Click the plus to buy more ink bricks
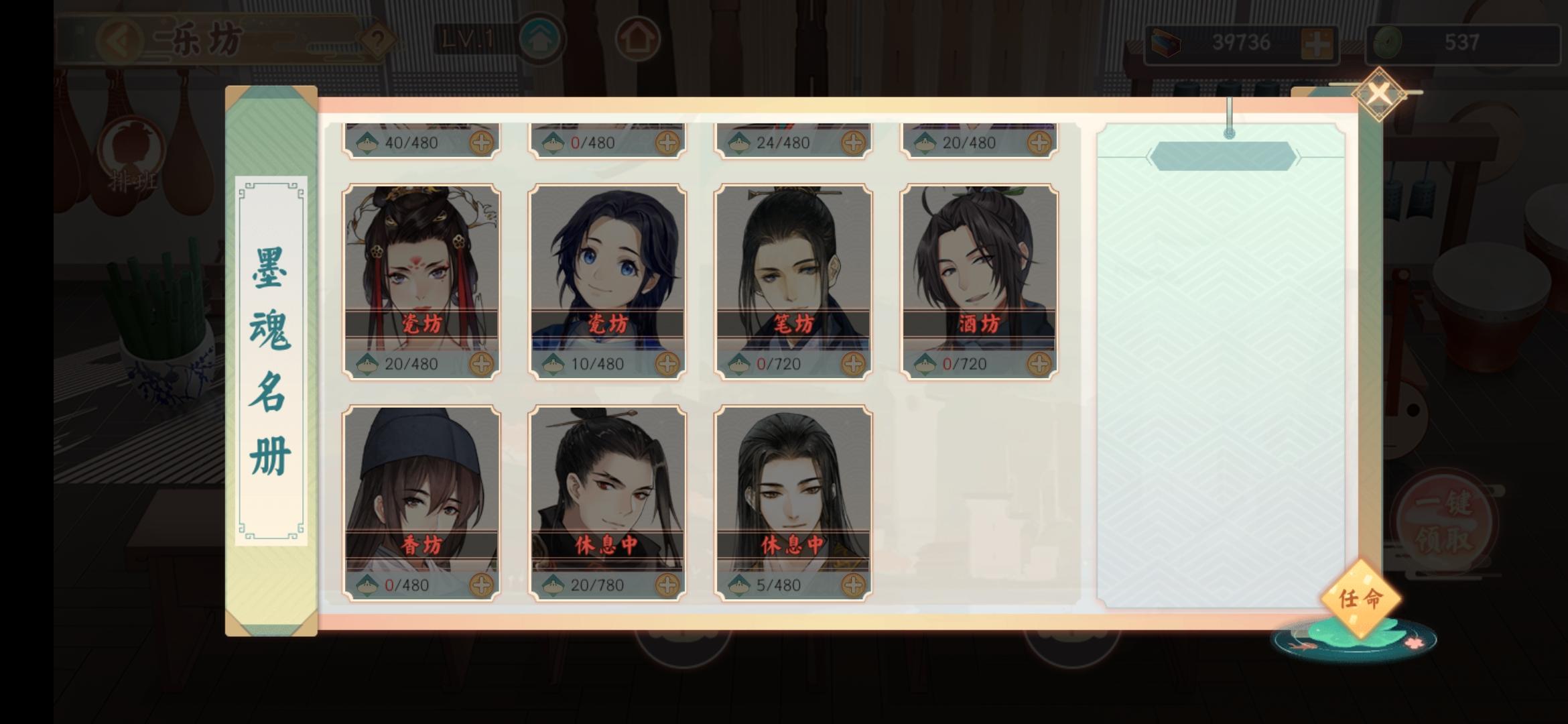Viewport: 1568px width, 724px height. point(1317,42)
